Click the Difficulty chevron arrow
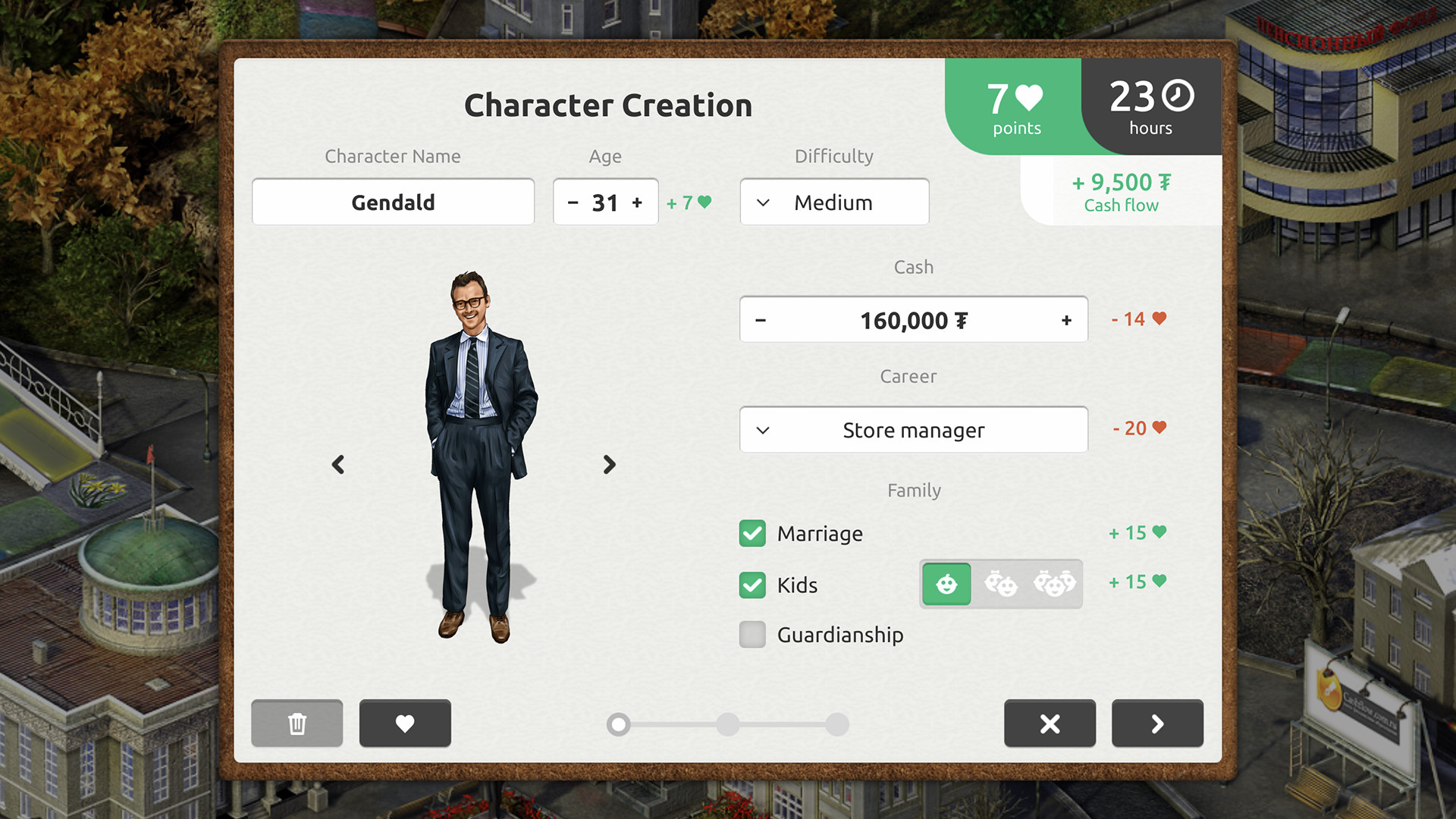This screenshot has width=1456, height=819. click(764, 202)
